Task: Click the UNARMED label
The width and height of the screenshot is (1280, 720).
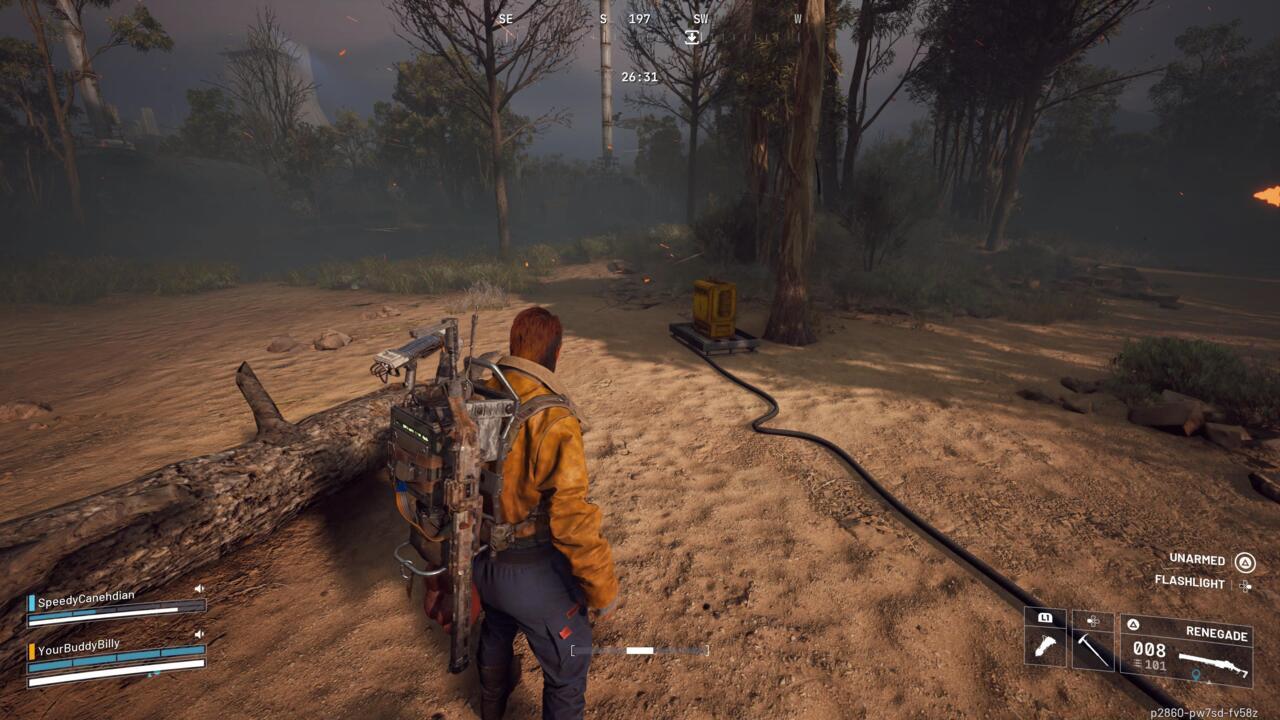Action: coord(1196,561)
